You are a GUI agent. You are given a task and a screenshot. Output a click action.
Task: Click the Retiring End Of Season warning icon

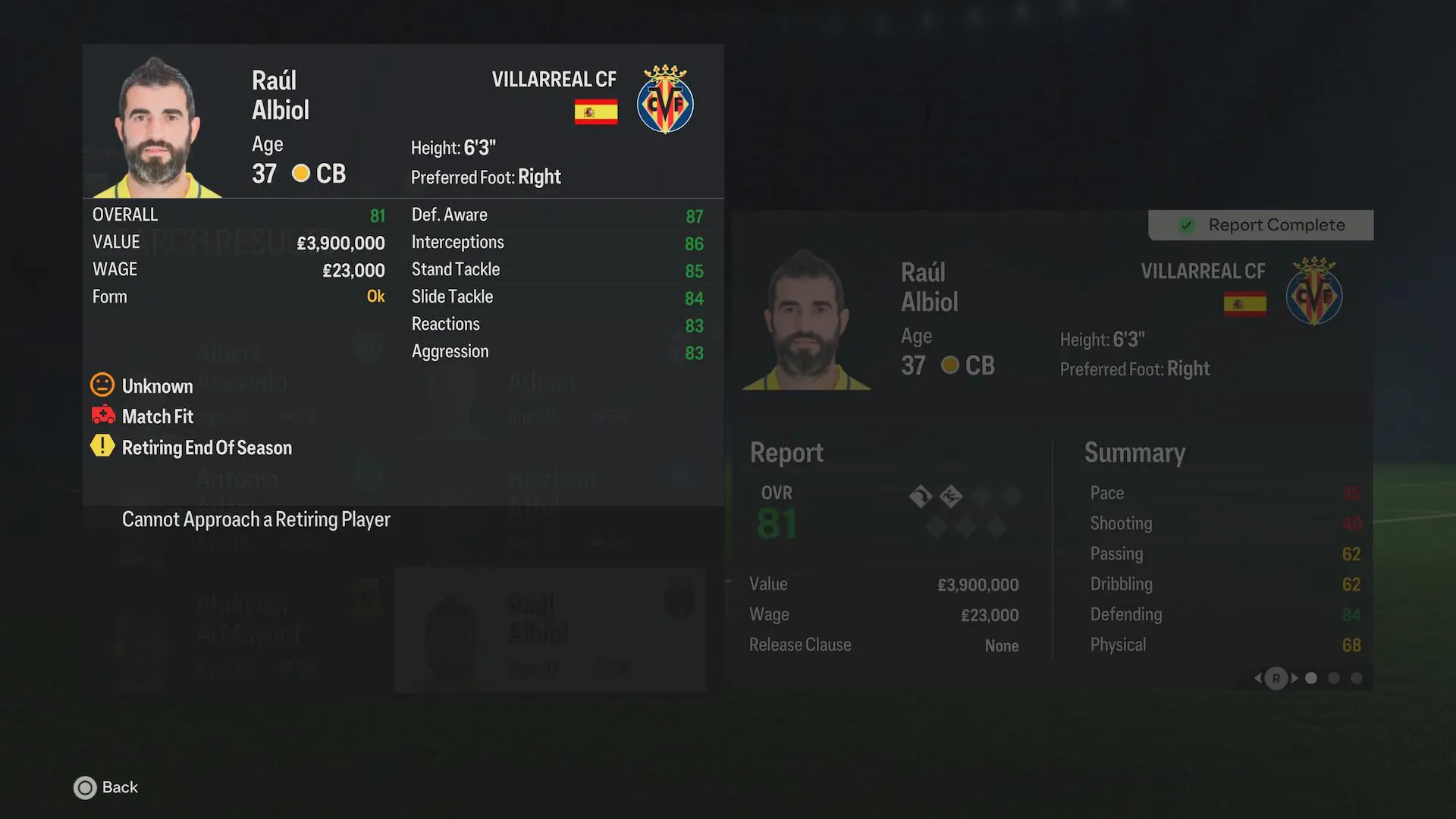pyautogui.click(x=103, y=447)
